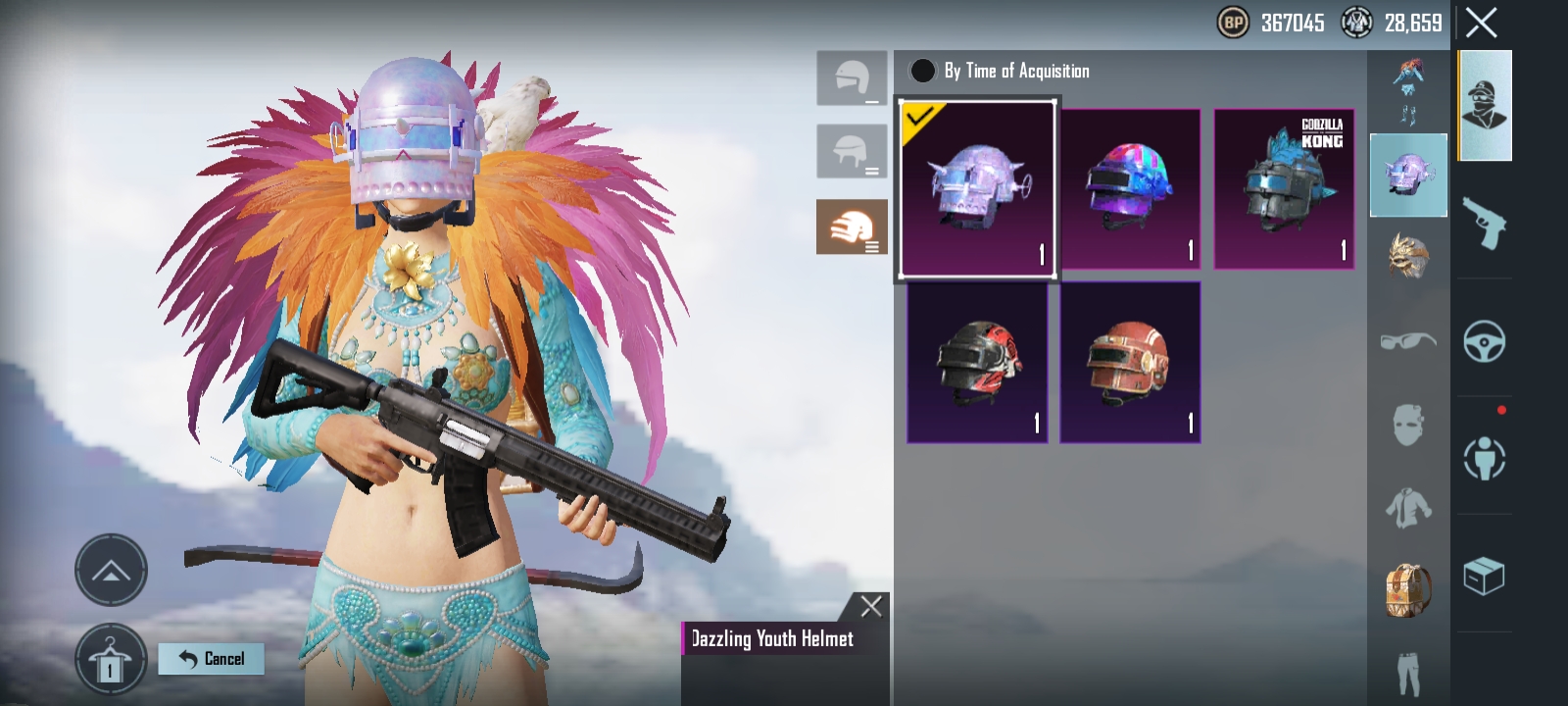
Task: Show the backpack skins category
Action: click(x=1408, y=590)
